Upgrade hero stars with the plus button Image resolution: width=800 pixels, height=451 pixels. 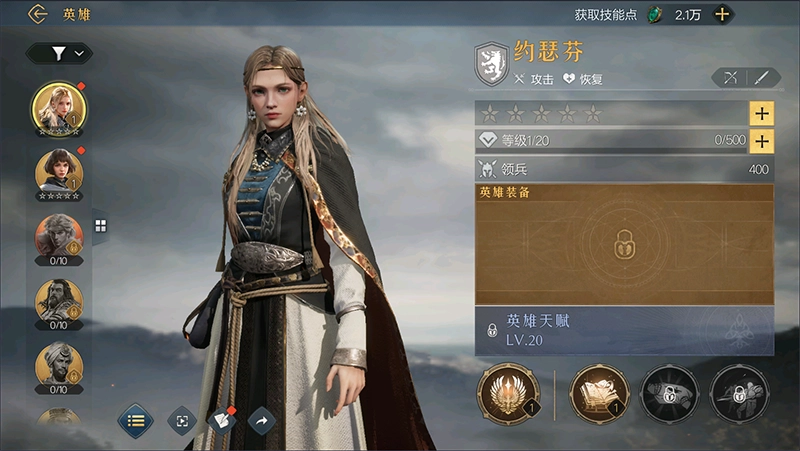761,113
